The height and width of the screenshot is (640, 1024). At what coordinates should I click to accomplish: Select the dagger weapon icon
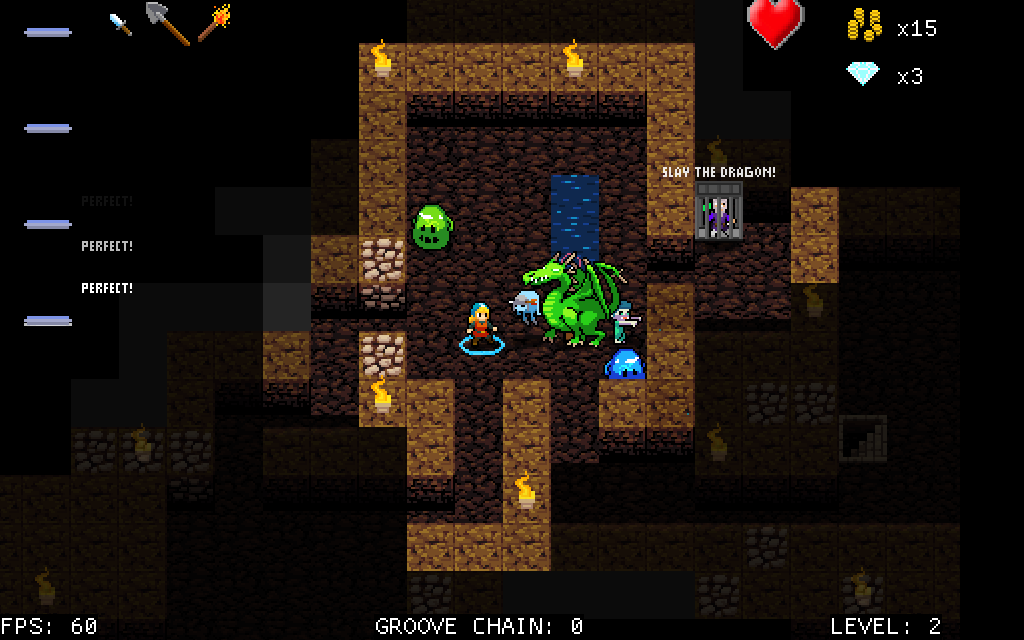[x=120, y=25]
